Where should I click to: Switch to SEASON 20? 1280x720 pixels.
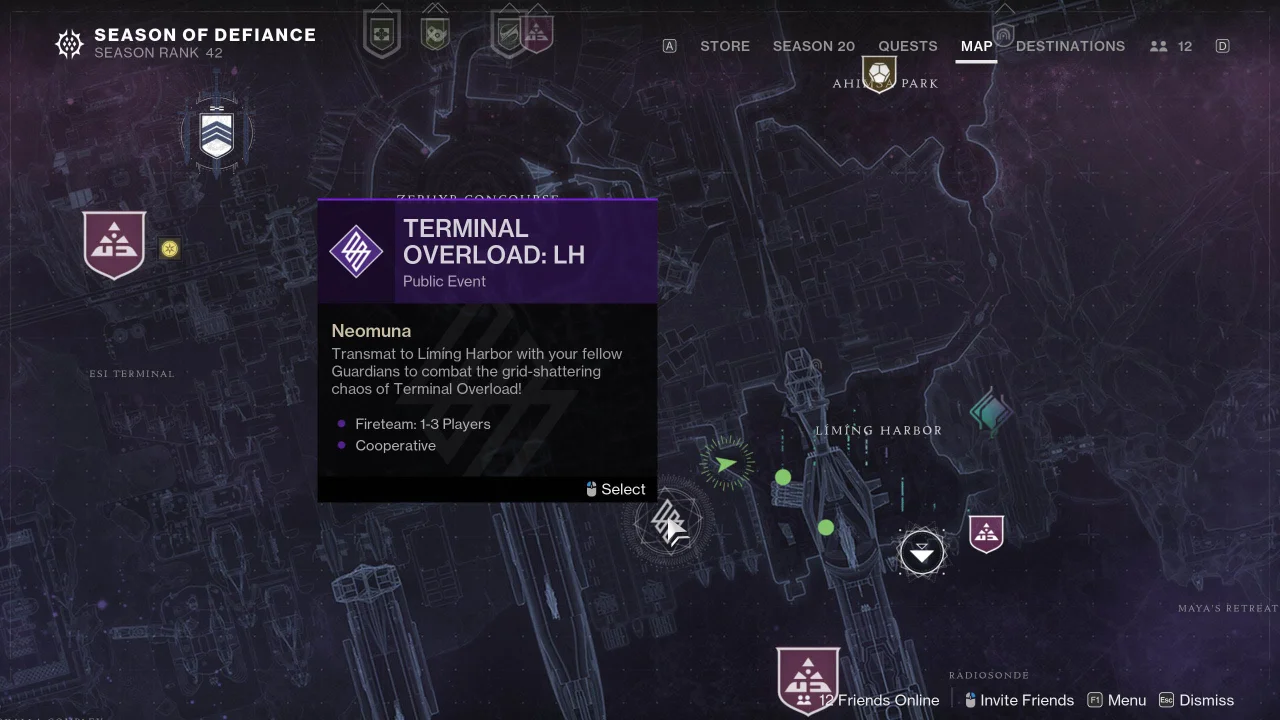[x=813, y=46]
